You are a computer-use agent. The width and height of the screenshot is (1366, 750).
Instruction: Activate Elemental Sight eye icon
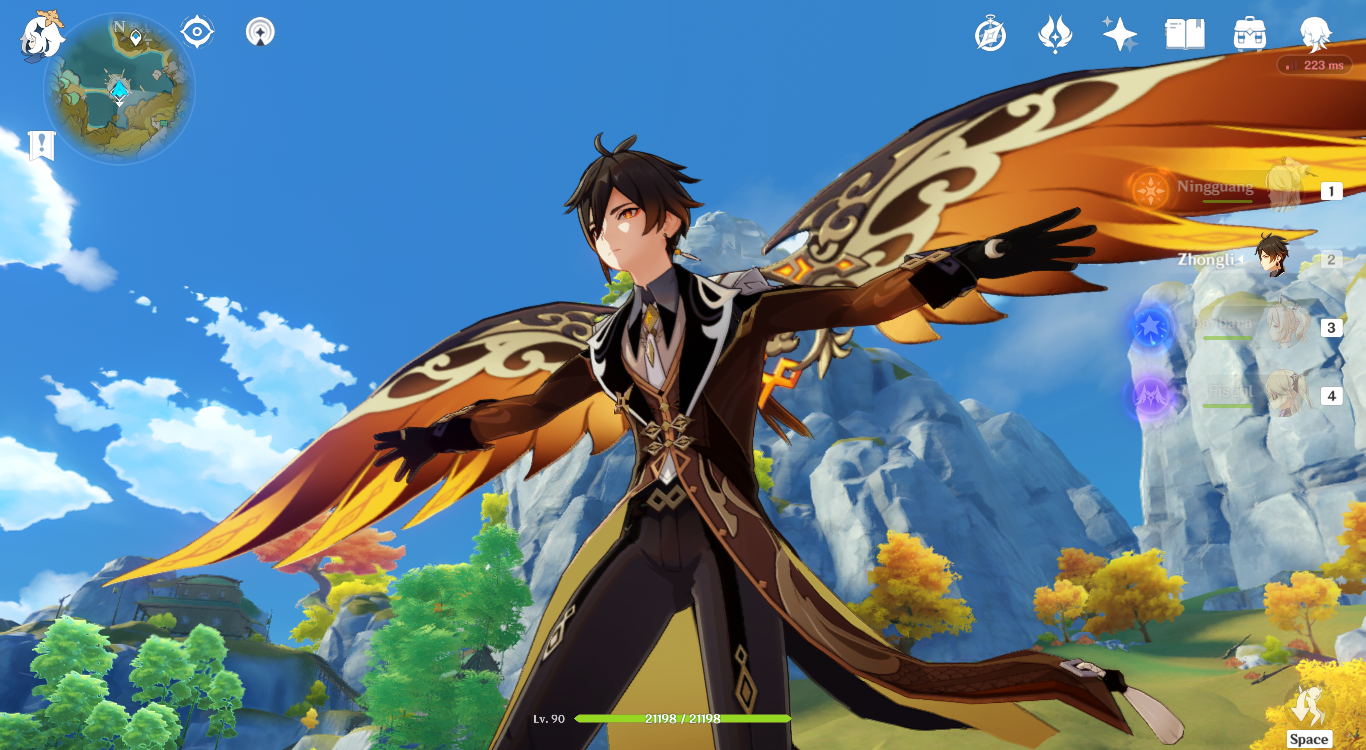coord(197,30)
